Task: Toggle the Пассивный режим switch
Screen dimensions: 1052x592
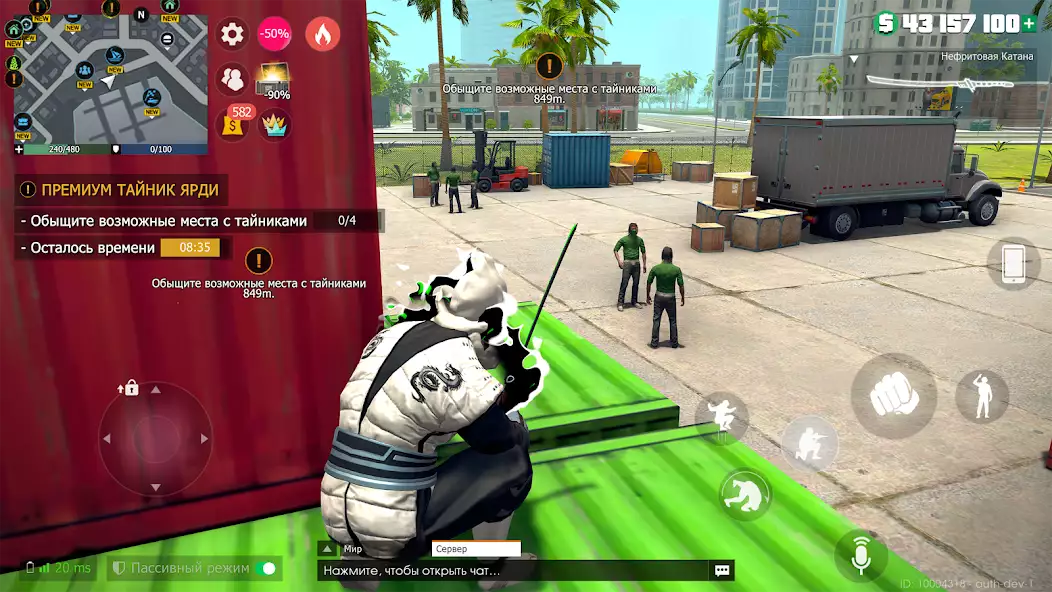Action: (266, 569)
